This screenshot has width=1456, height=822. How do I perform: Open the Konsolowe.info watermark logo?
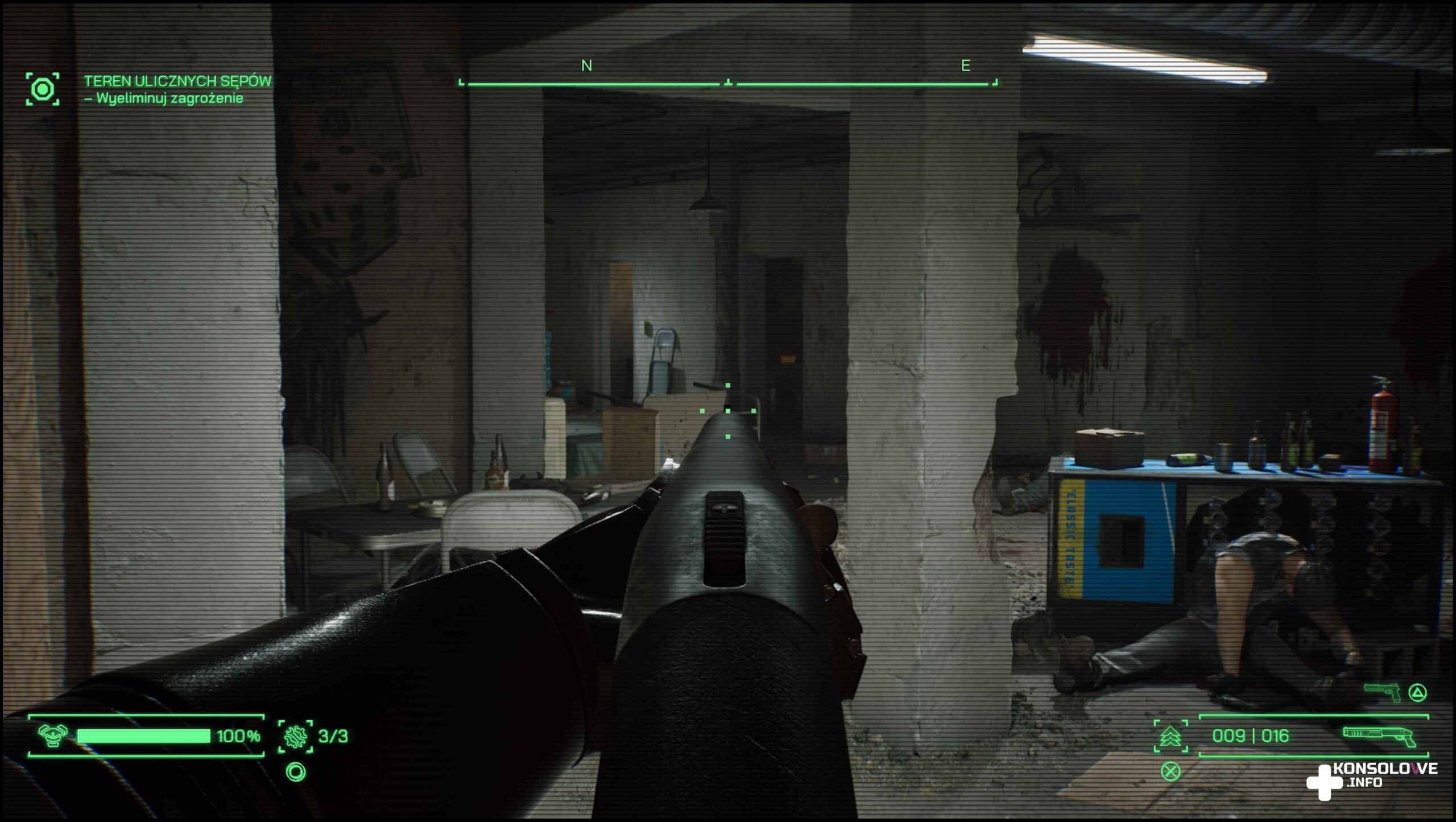tap(1371, 780)
